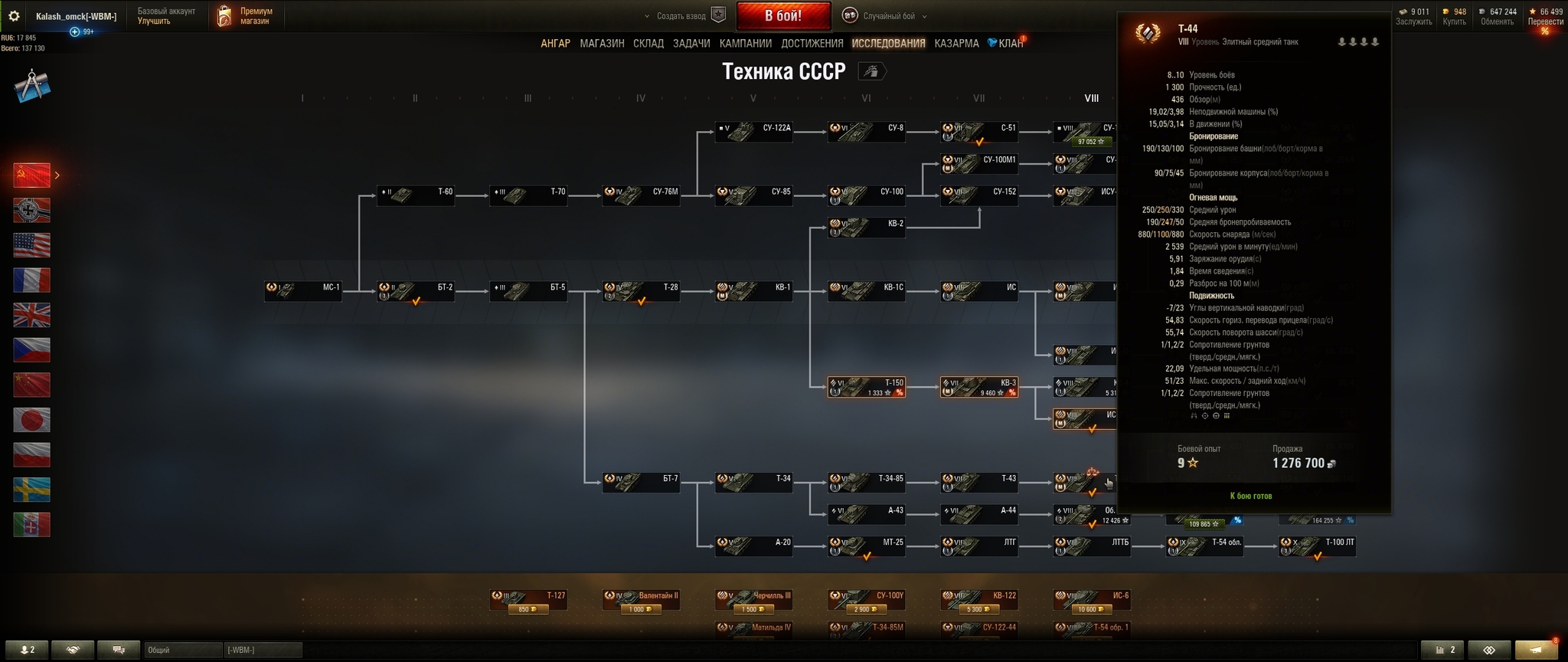
Task: Click the Т-150 tank node
Action: coord(866,387)
